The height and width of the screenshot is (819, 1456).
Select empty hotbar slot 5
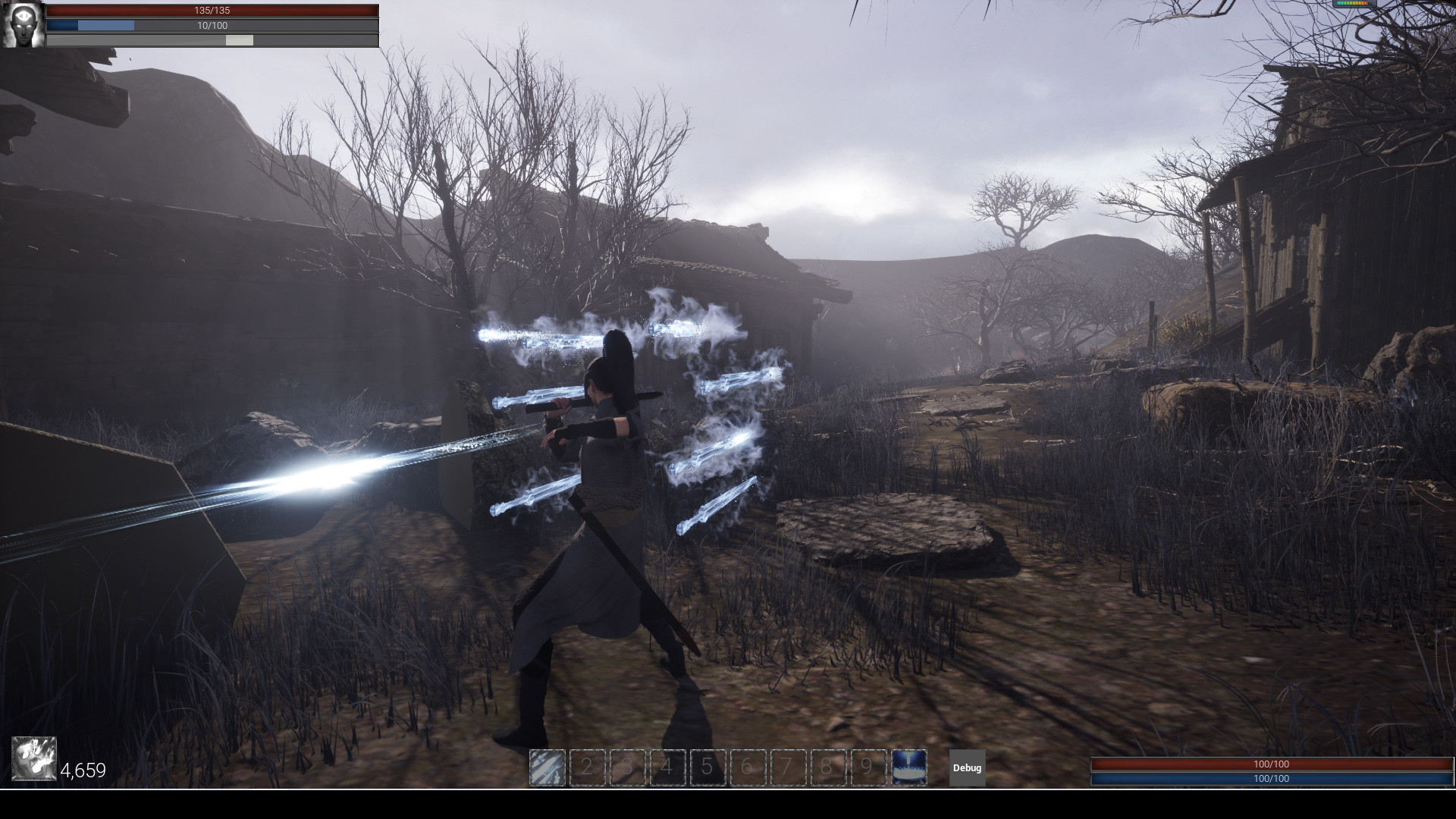click(708, 767)
